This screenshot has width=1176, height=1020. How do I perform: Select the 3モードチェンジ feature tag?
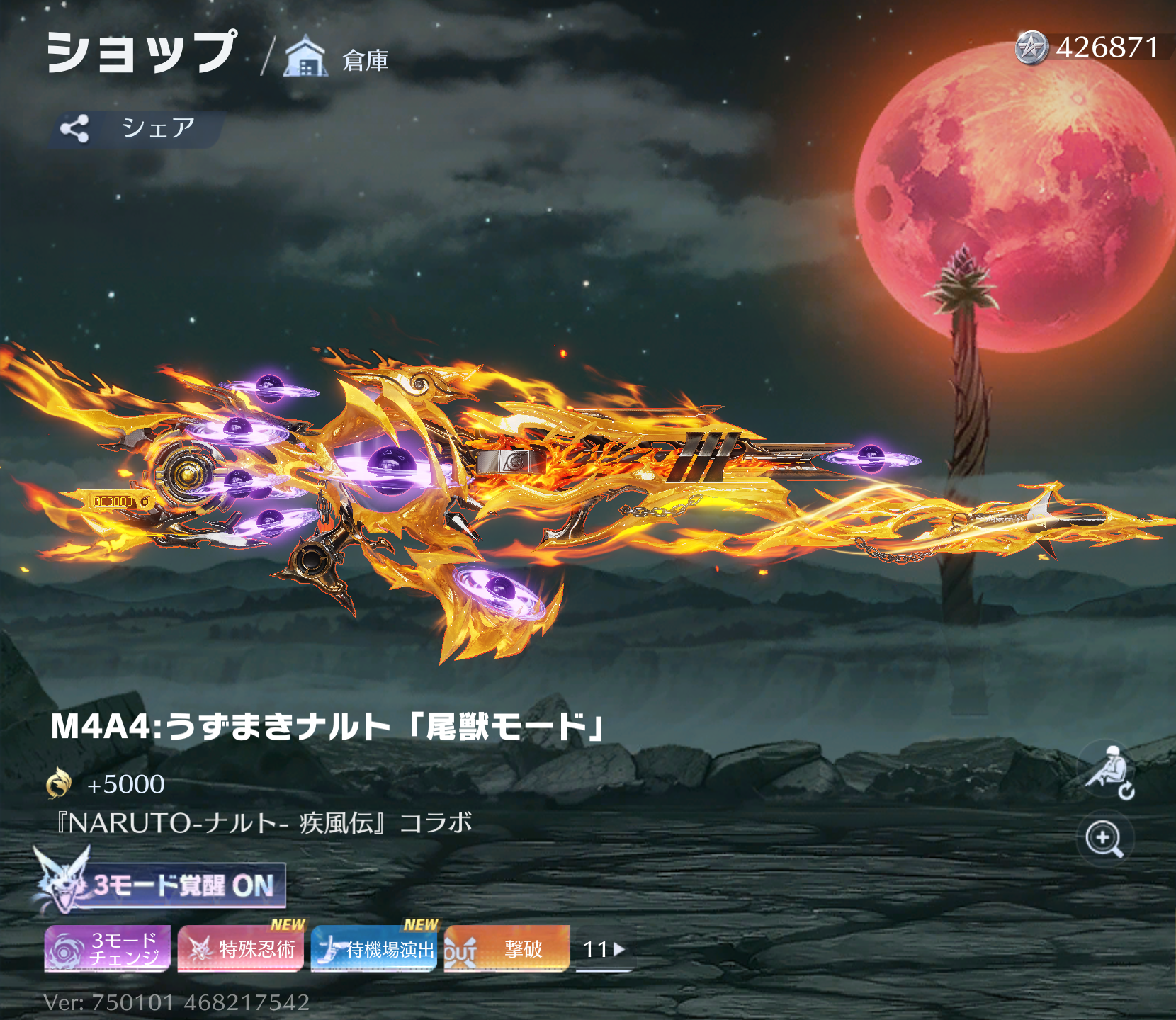click(108, 948)
